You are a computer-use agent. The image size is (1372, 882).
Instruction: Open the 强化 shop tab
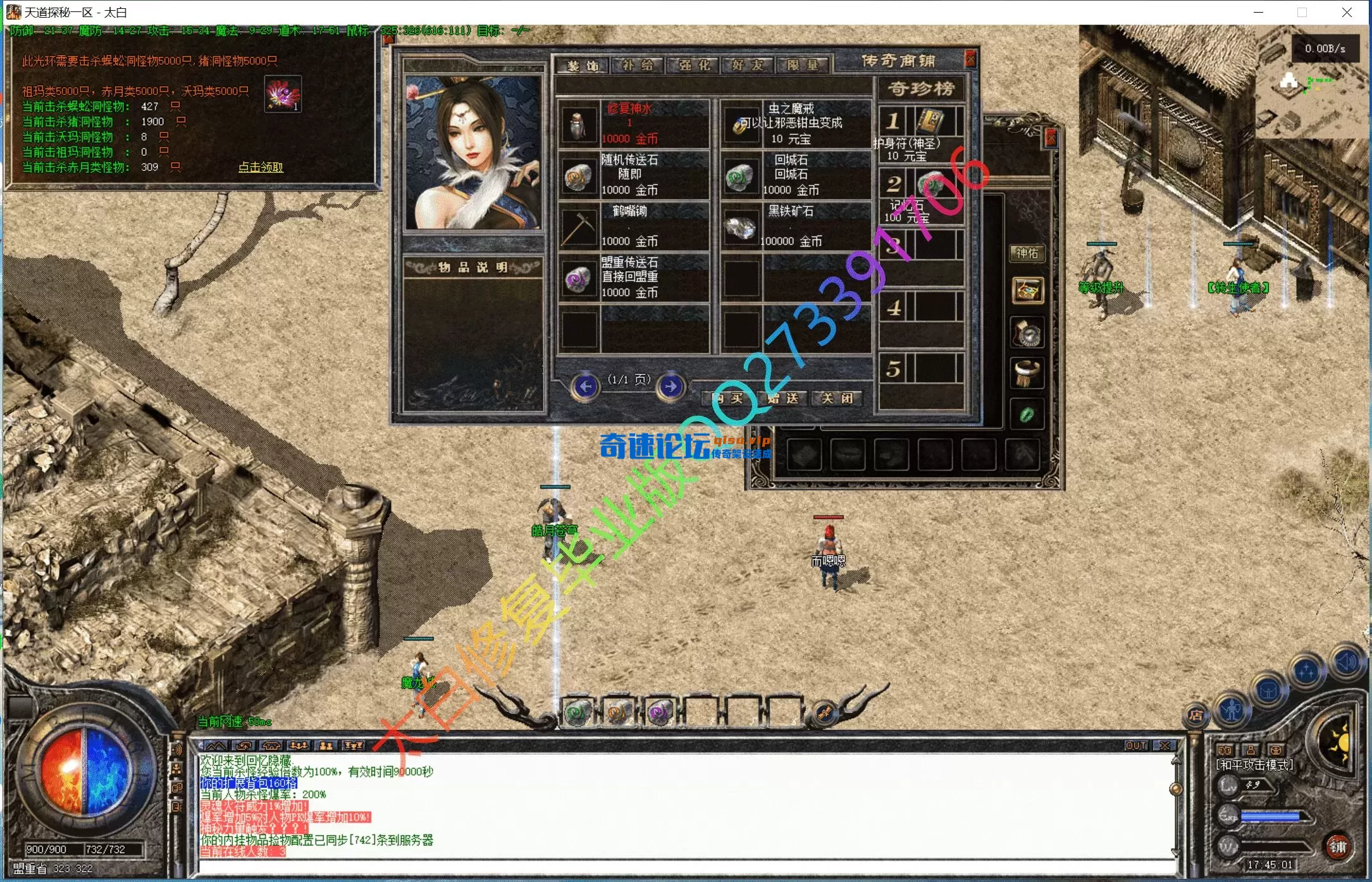[x=693, y=65]
